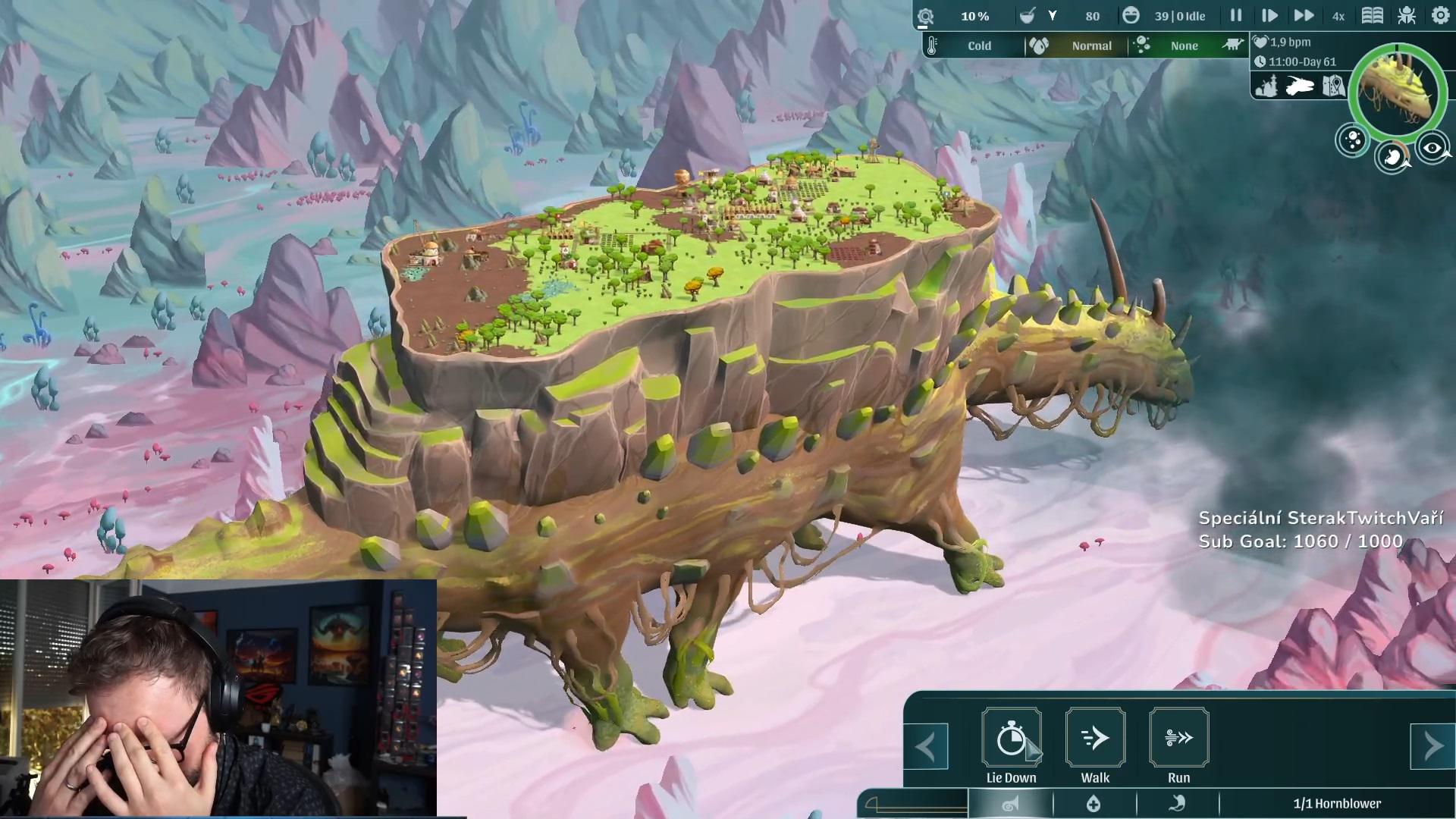Switch to the village view
This screenshot has width=1456, height=819.
tap(1267, 86)
